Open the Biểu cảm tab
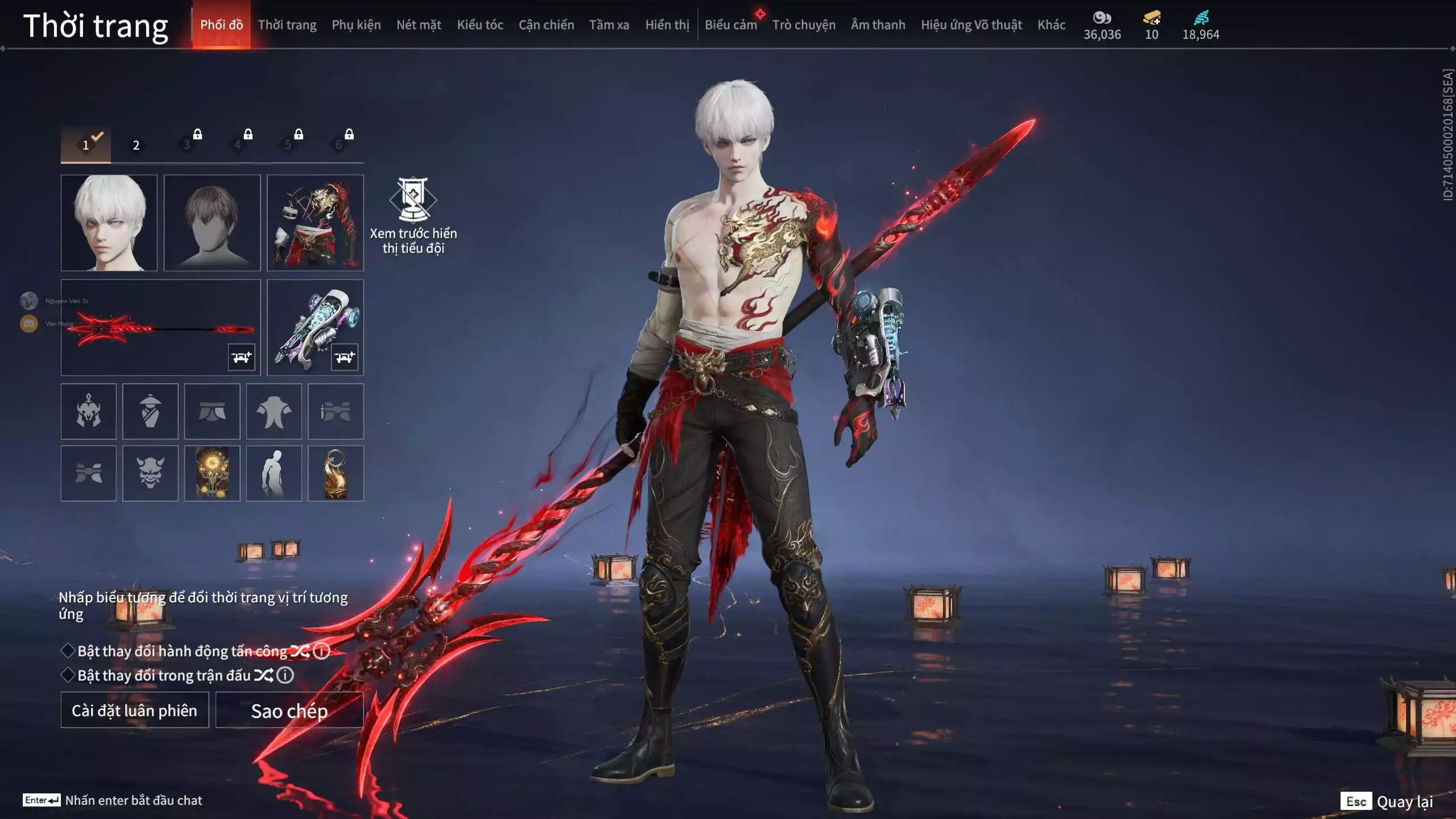The image size is (1456, 819). point(731,25)
